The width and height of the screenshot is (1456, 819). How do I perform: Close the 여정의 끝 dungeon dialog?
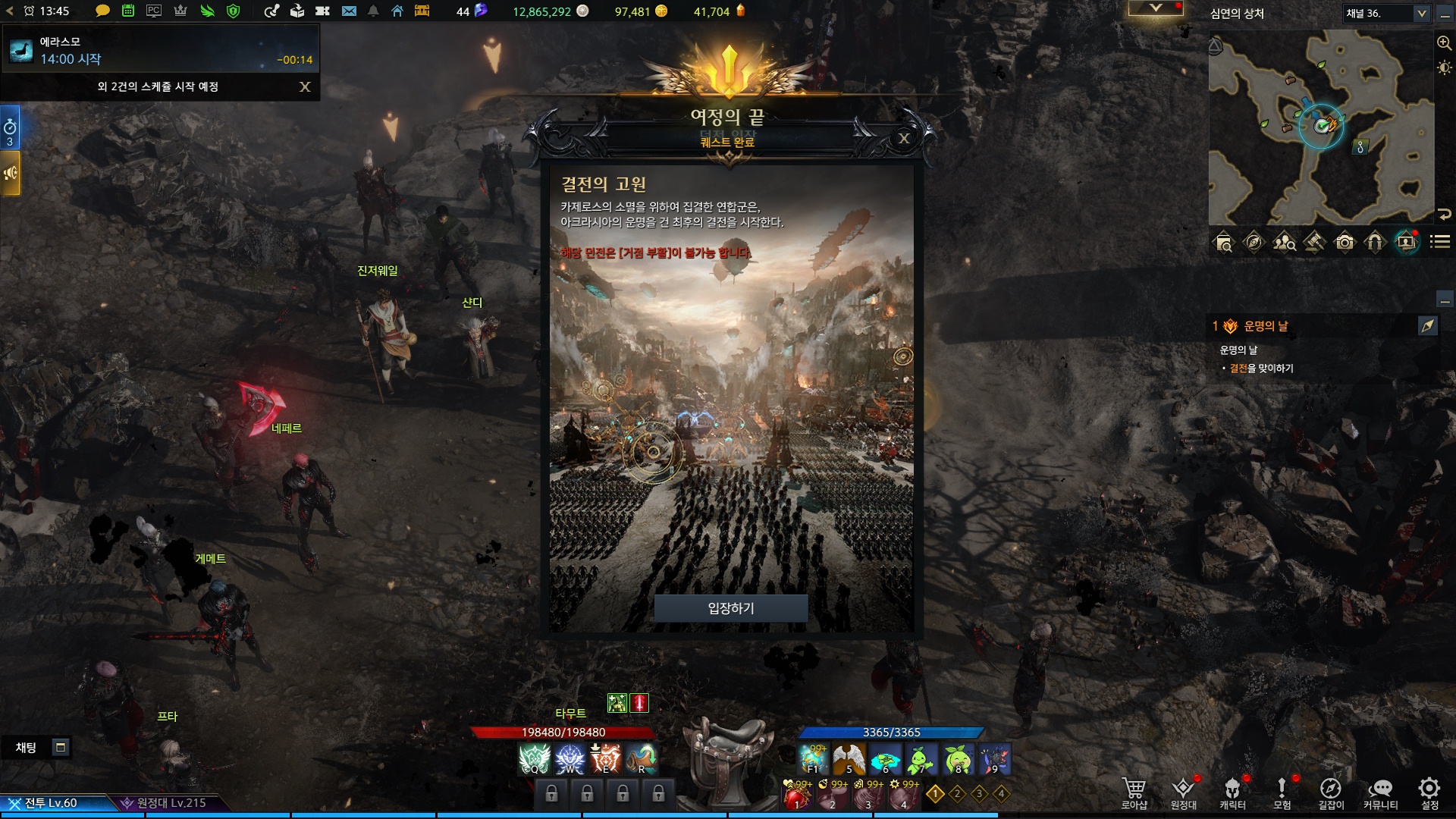click(x=904, y=138)
